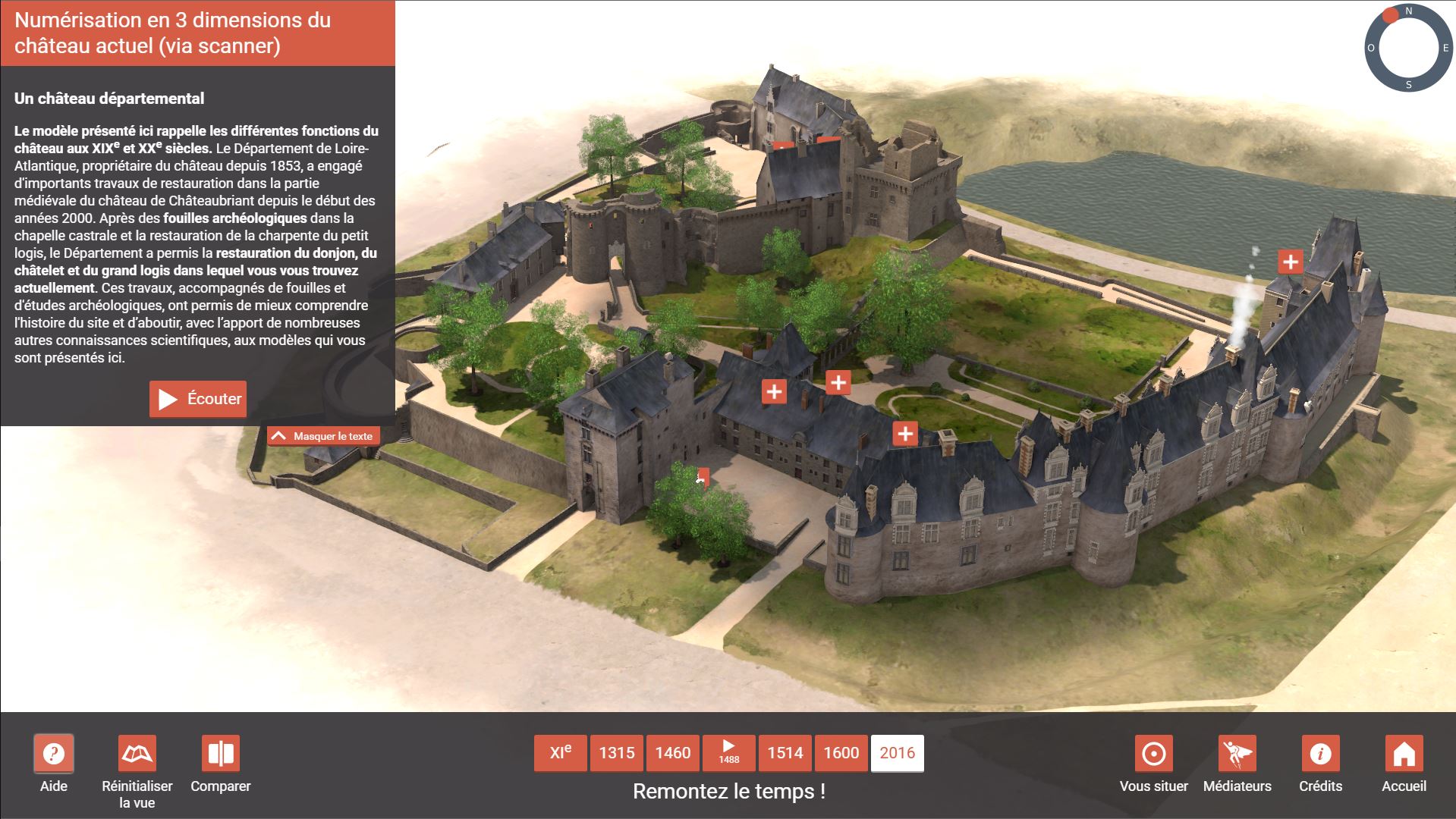Jump to the year 1315
Image resolution: width=1456 pixels, height=819 pixels.
pos(617,753)
